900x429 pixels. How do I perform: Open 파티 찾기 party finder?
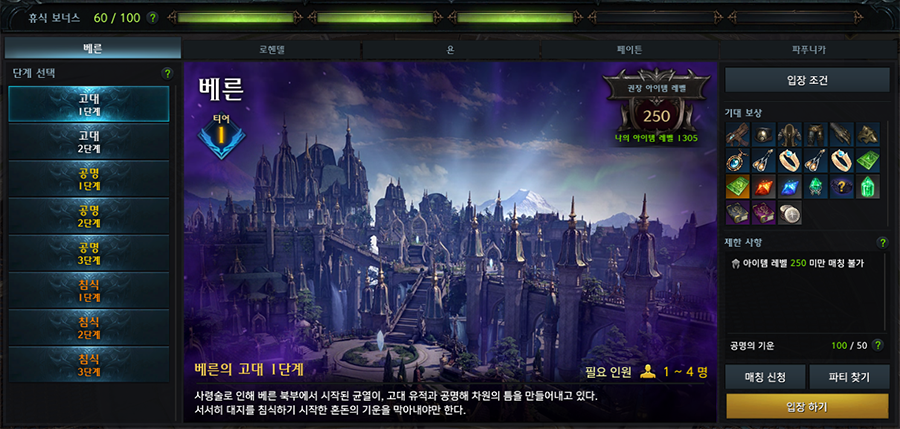click(x=848, y=377)
